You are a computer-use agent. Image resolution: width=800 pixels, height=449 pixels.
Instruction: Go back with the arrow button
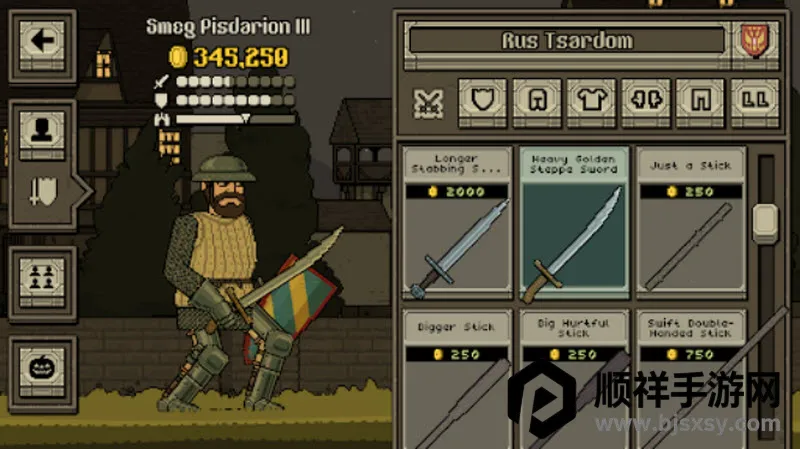tap(42, 42)
